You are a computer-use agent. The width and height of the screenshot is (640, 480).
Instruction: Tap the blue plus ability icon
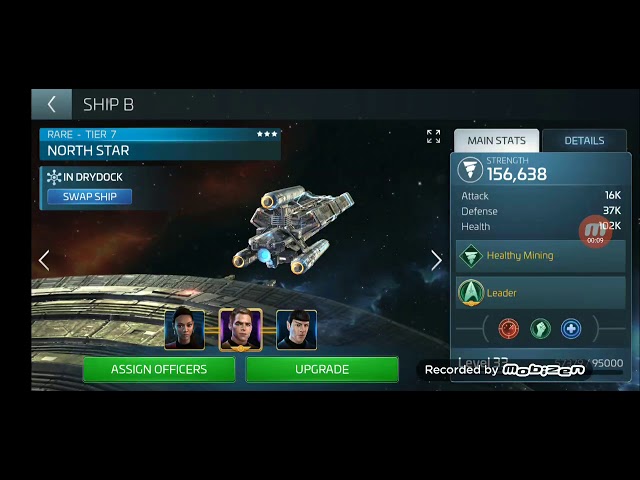(570, 328)
